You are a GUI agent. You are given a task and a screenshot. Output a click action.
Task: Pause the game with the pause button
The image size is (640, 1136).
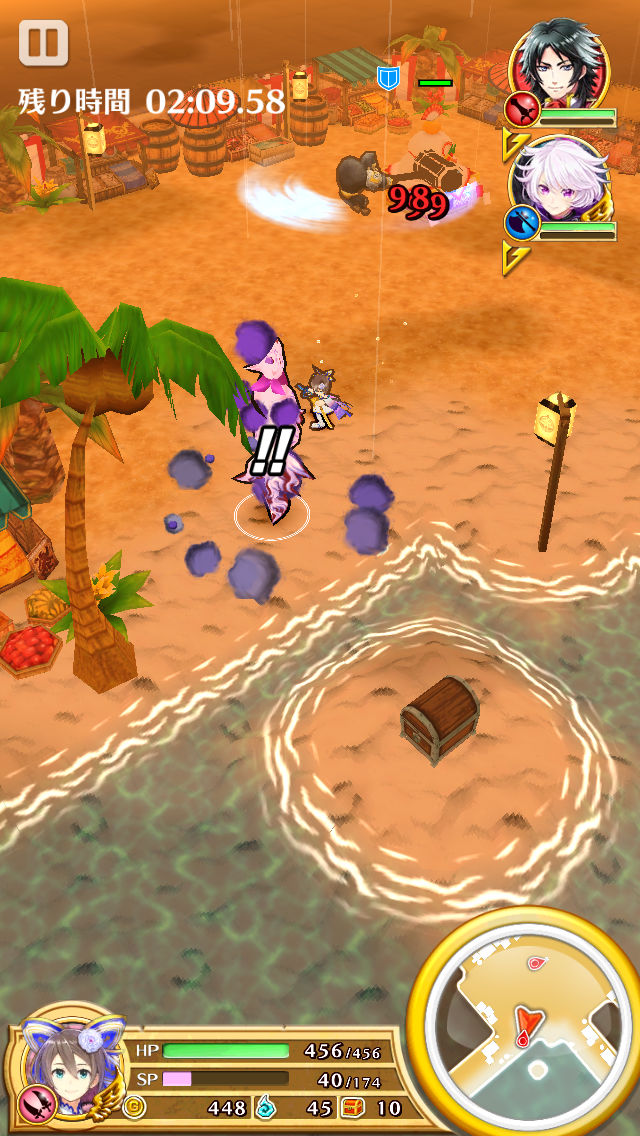(x=43, y=44)
